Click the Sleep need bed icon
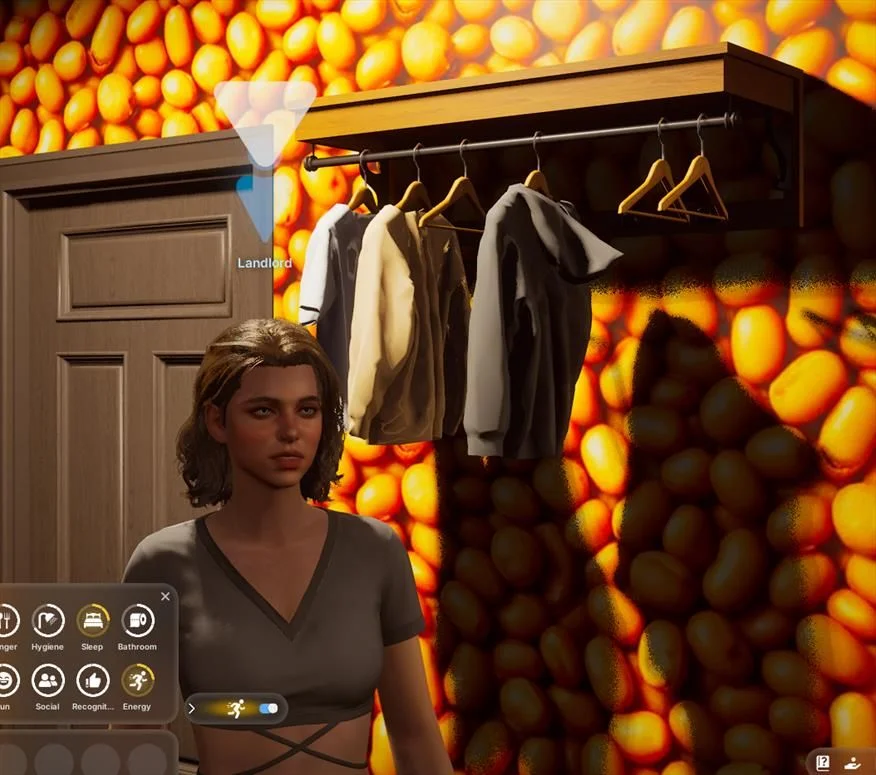The width and height of the screenshot is (876, 775). pos(93,621)
